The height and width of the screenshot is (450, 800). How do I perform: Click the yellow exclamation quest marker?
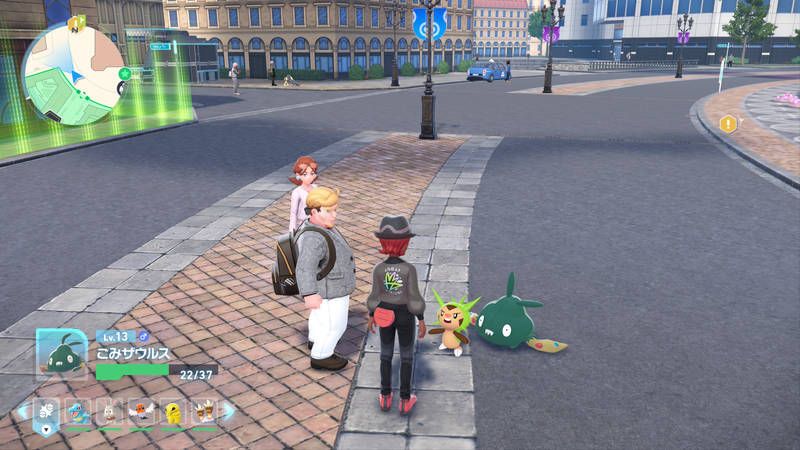727,124
